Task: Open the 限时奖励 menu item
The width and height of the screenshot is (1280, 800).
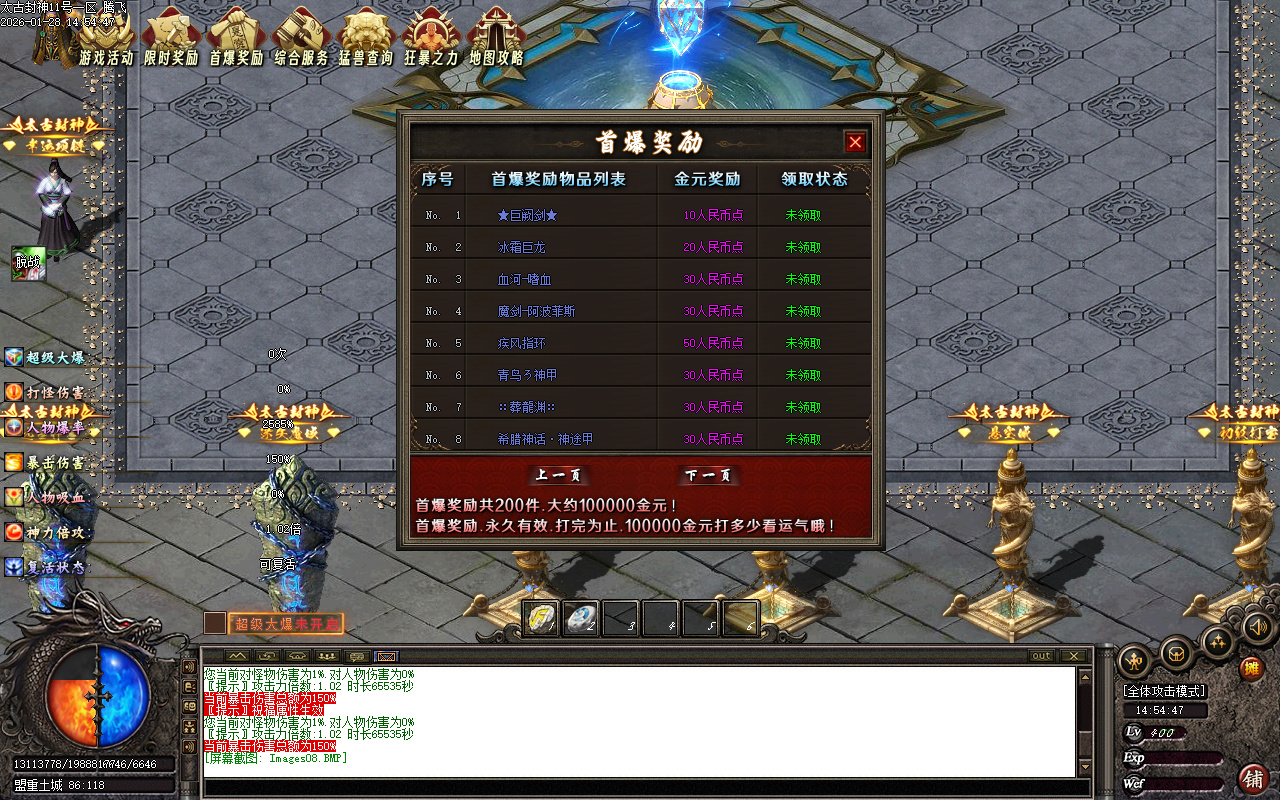Action: pos(170,35)
